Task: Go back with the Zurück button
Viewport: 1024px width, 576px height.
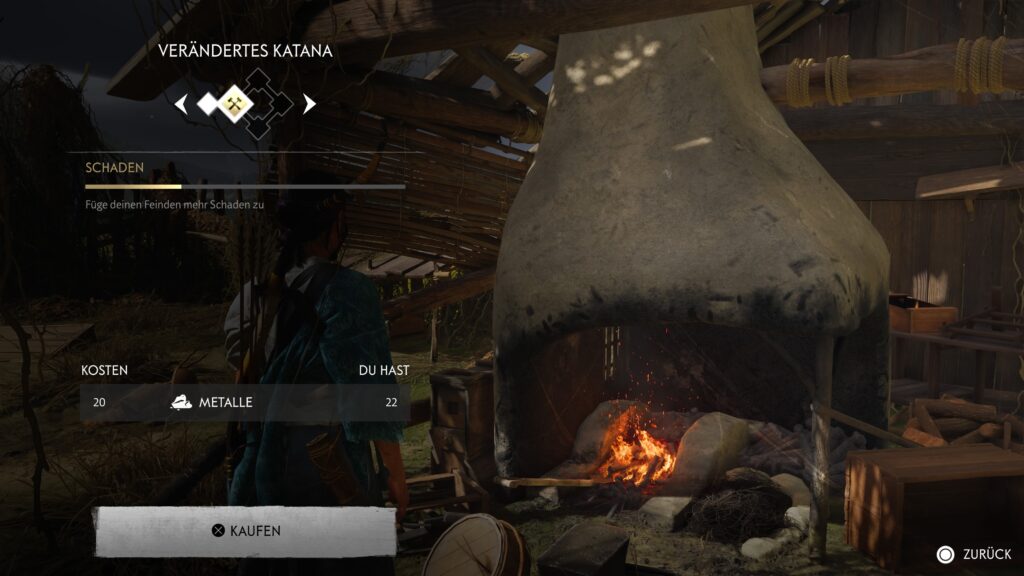Action: pyautogui.click(x=975, y=554)
